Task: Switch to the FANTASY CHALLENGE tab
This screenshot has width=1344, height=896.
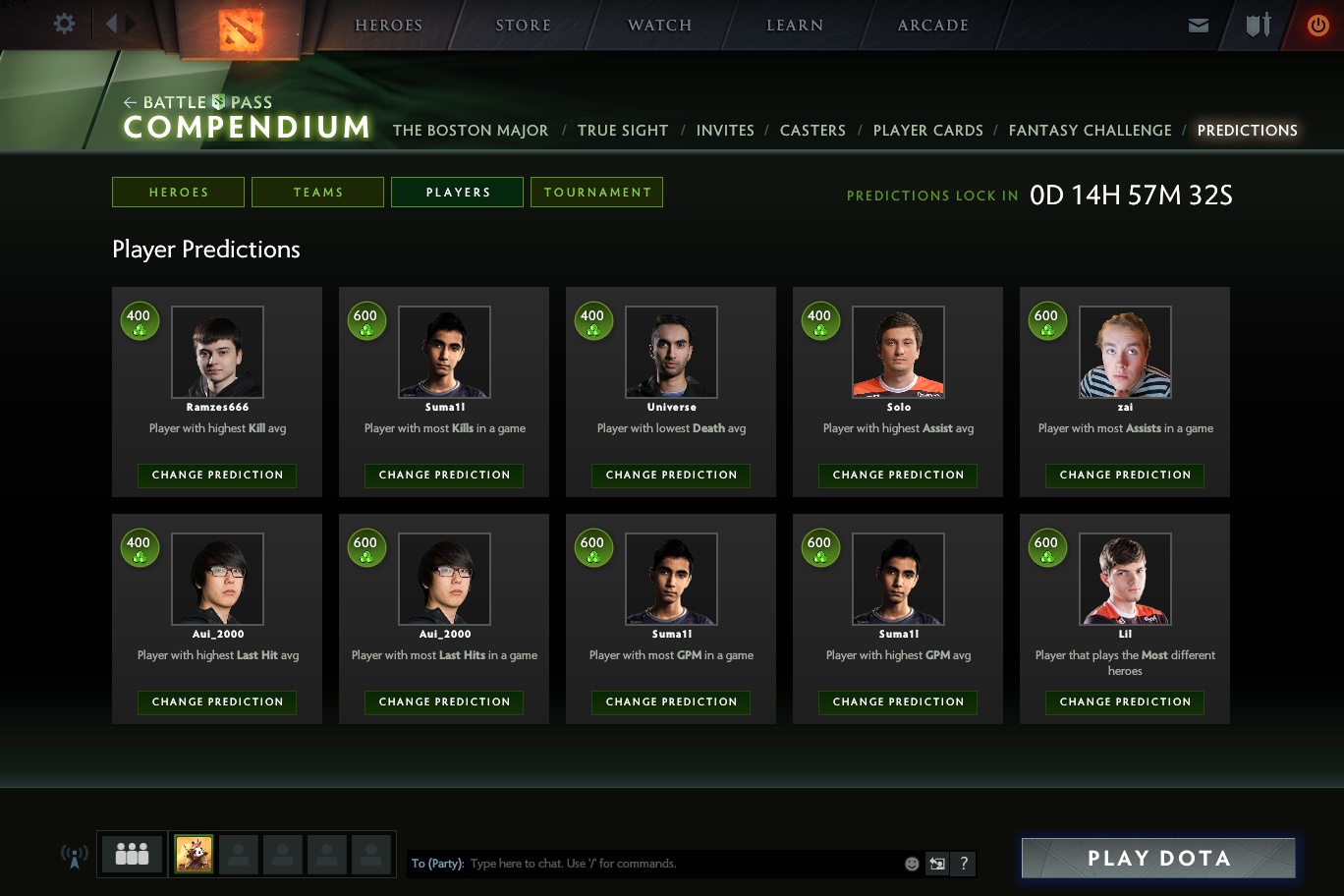Action: coord(1091,130)
